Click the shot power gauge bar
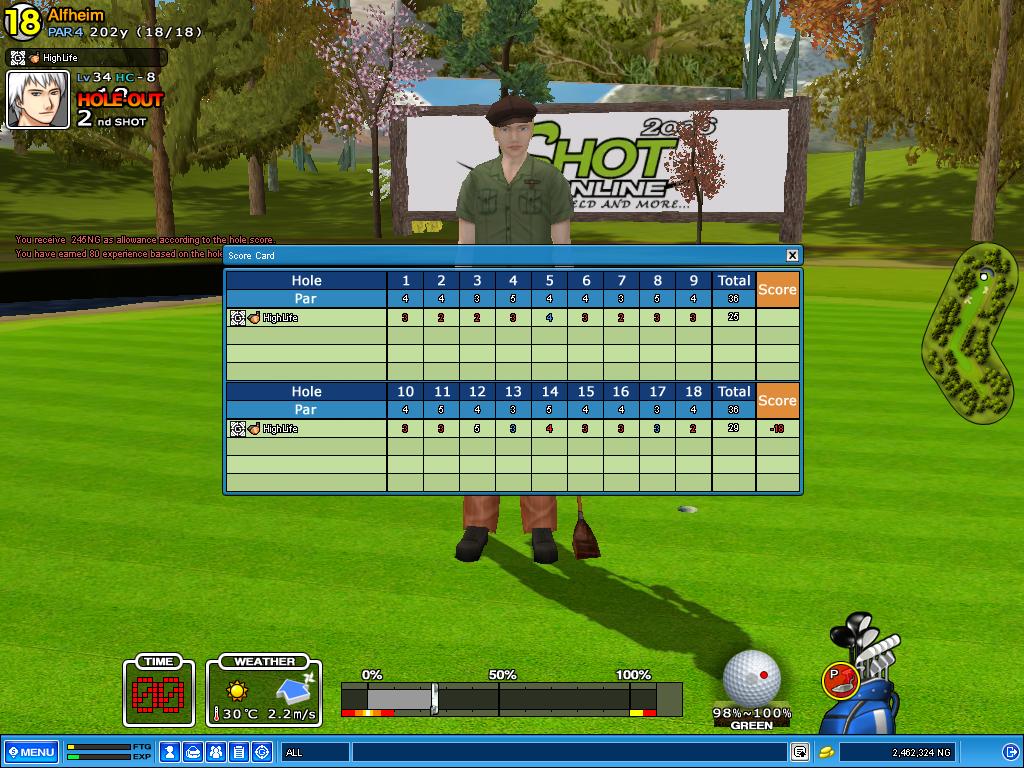 pos(511,698)
